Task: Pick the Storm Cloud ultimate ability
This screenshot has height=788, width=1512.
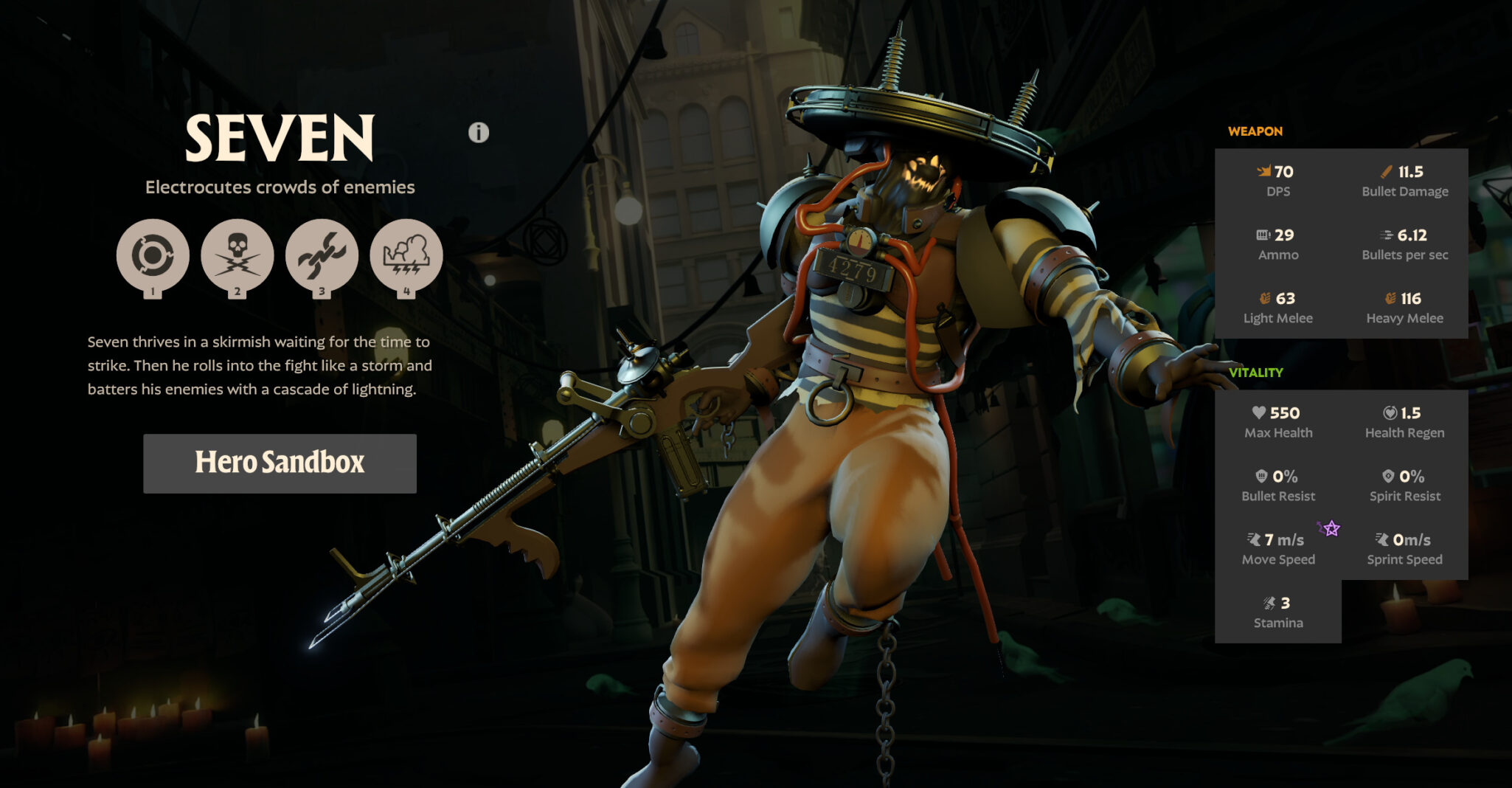Action: pyautogui.click(x=406, y=255)
